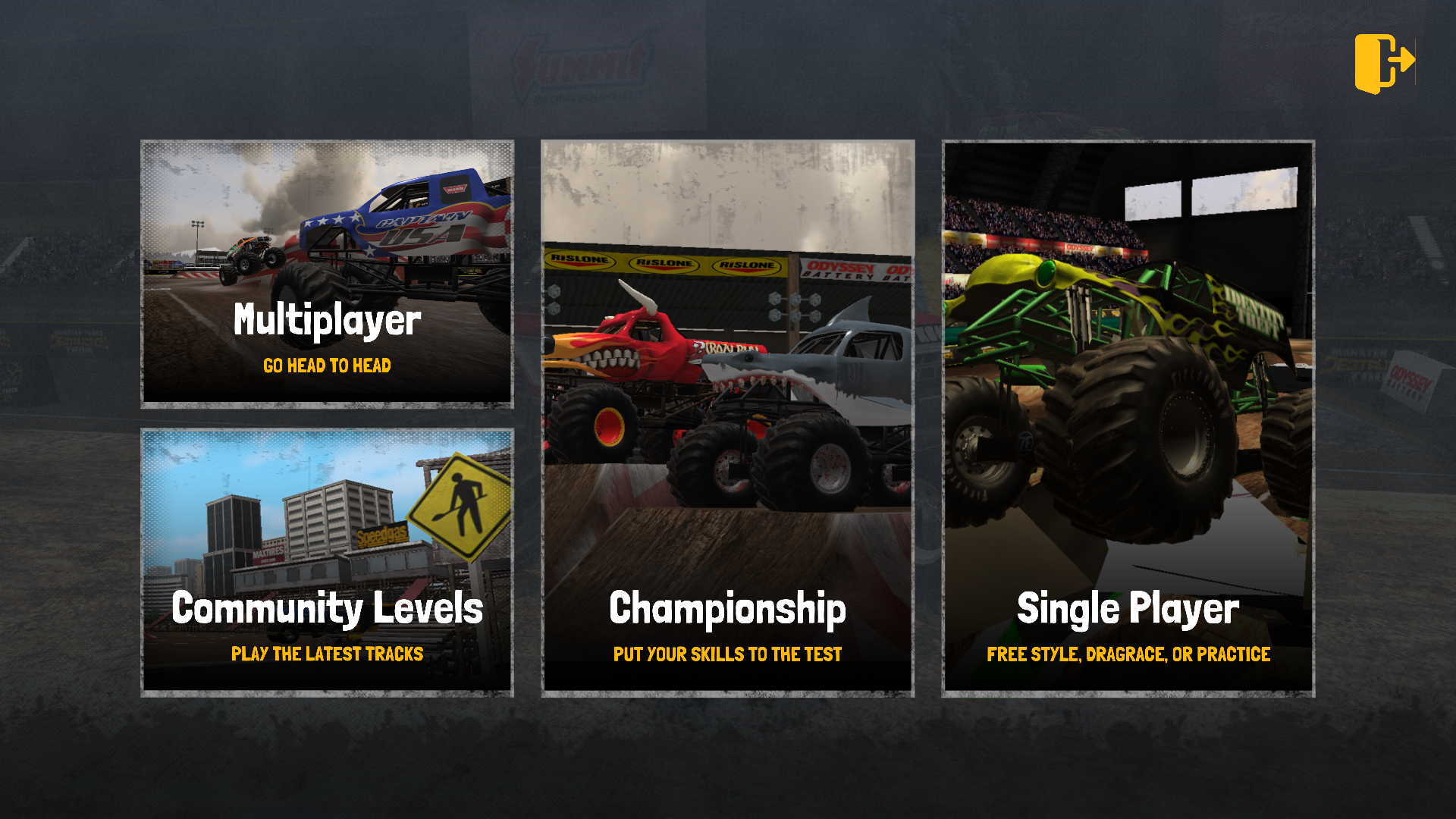Click the Multiplayer title text
Image resolution: width=1456 pixels, height=819 pixels.
[327, 320]
